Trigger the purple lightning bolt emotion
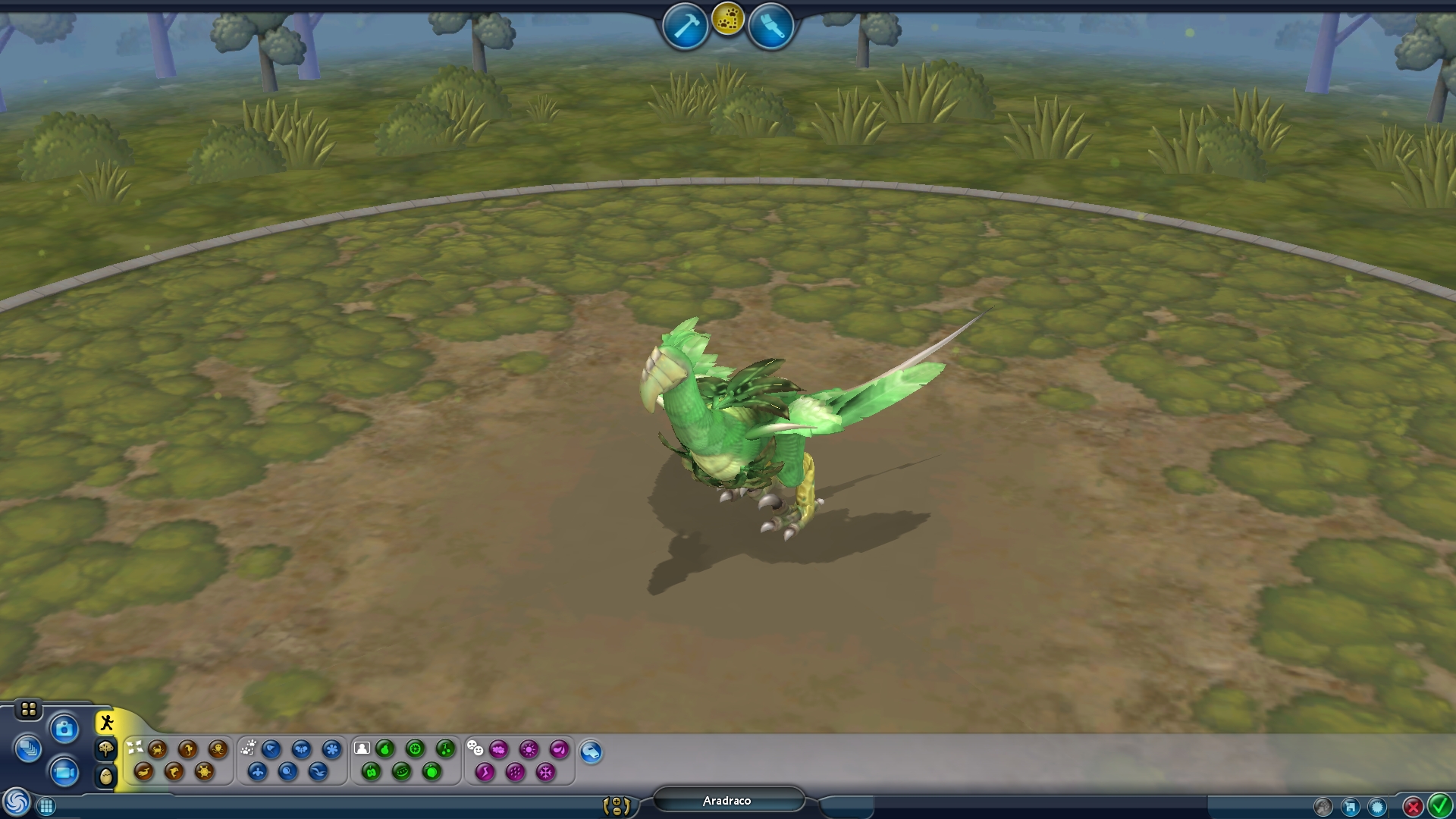 click(x=485, y=772)
